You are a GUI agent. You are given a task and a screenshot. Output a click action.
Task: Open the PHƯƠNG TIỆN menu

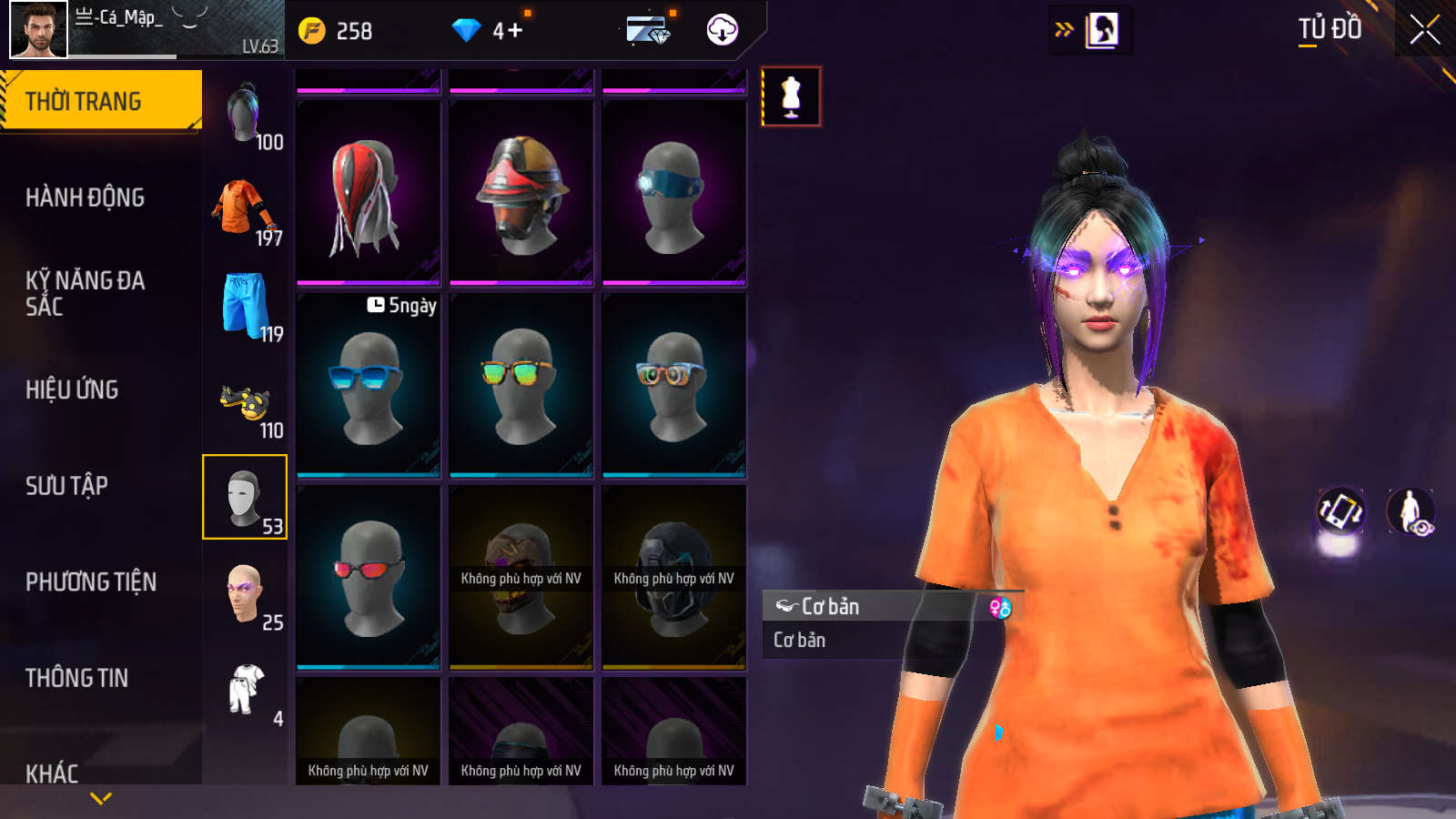point(91,582)
